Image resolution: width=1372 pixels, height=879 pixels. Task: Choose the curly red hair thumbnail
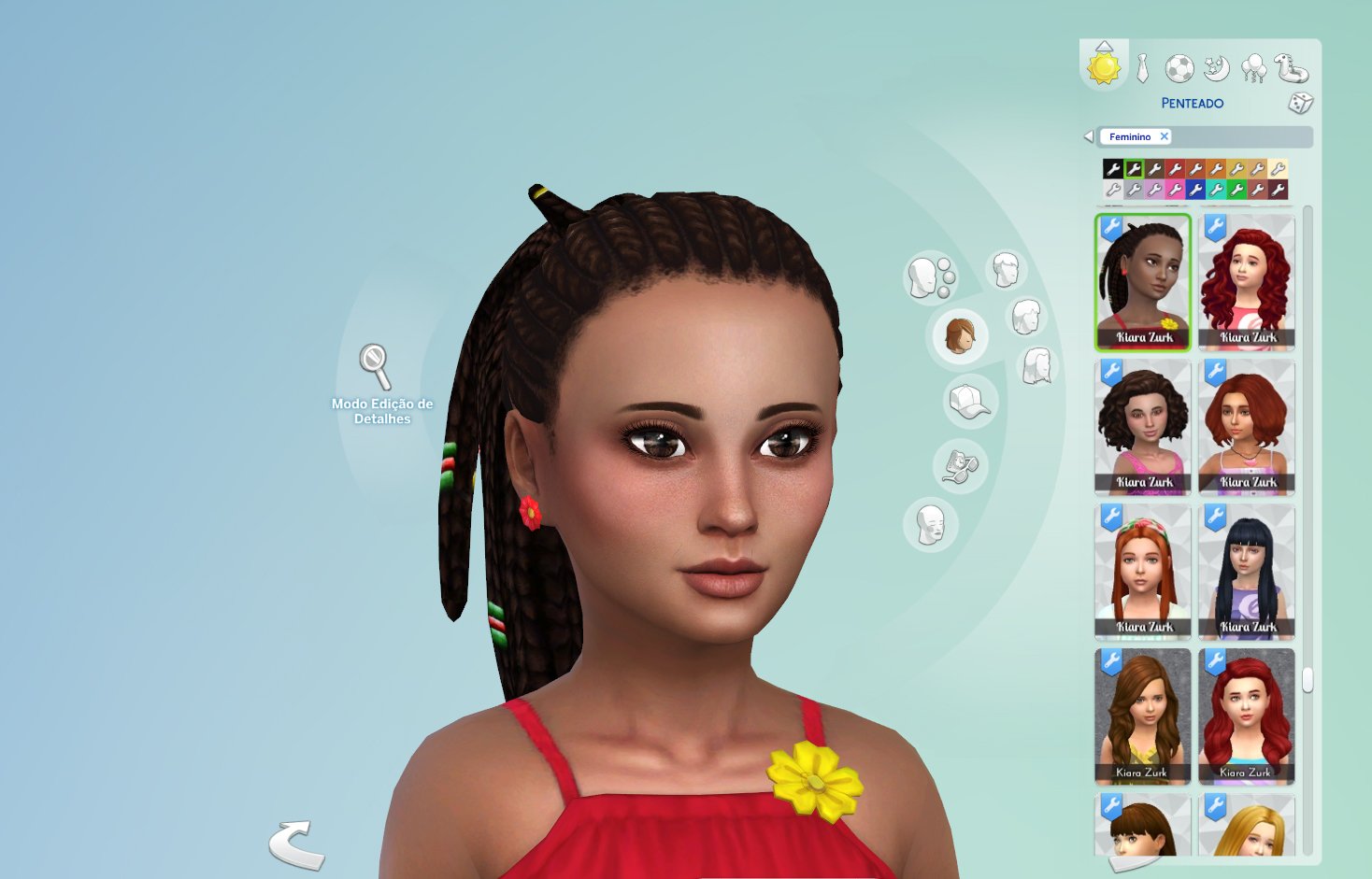[1247, 282]
